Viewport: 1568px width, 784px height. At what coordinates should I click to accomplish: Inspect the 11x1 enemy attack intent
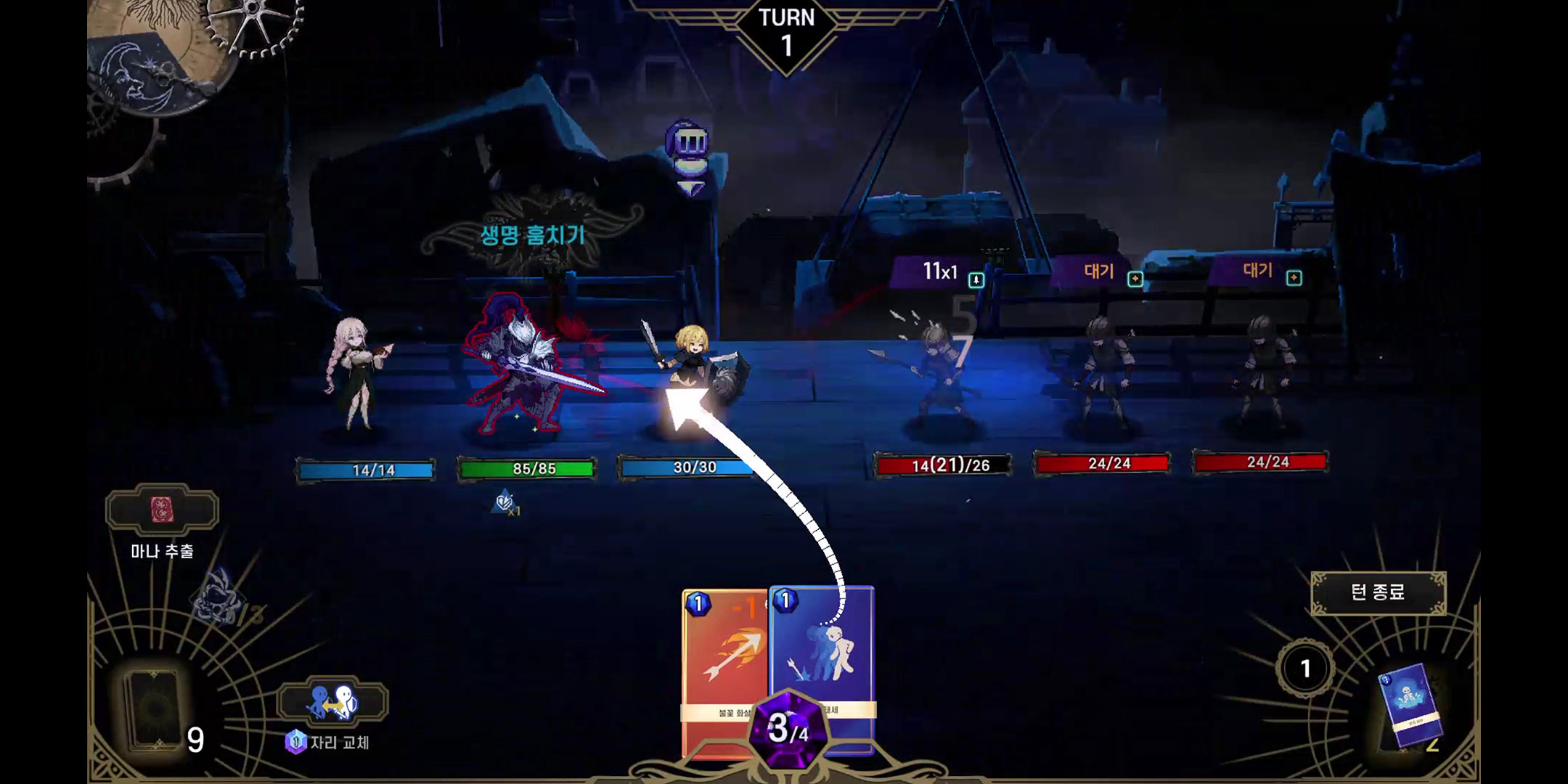coord(940,272)
